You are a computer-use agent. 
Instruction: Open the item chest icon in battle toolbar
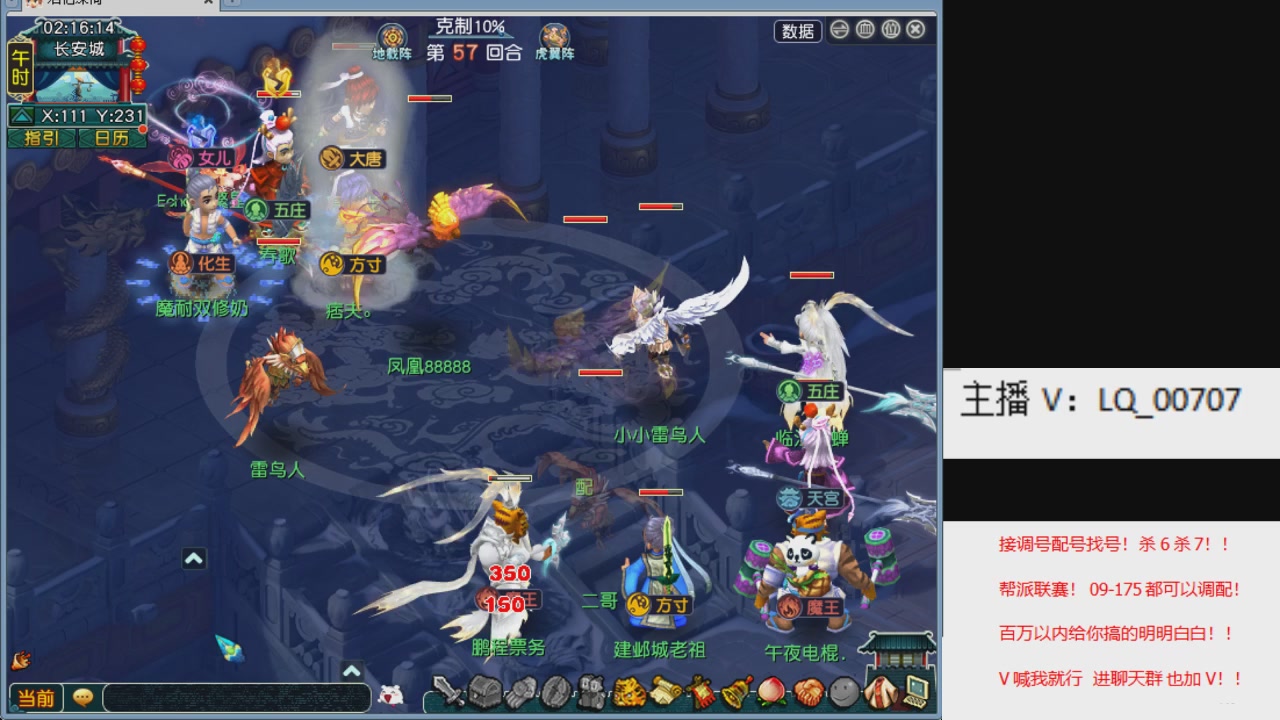point(487,693)
